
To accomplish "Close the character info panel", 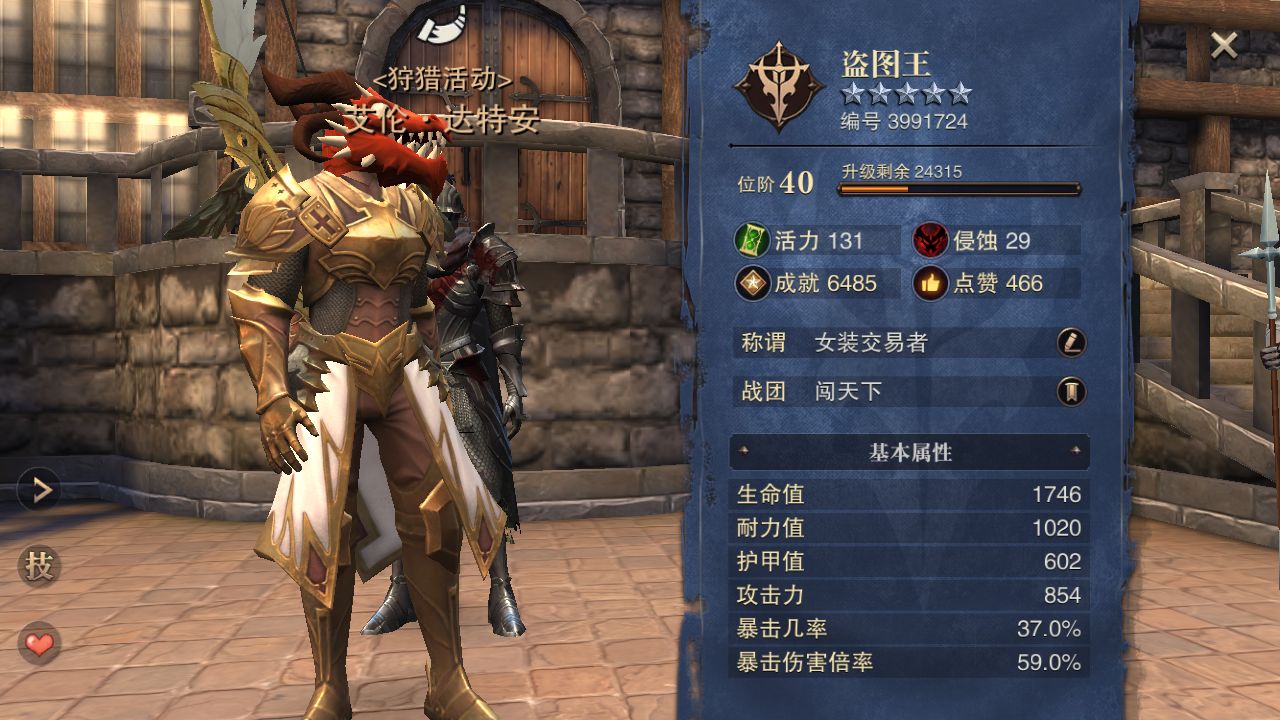I will 1224,45.
